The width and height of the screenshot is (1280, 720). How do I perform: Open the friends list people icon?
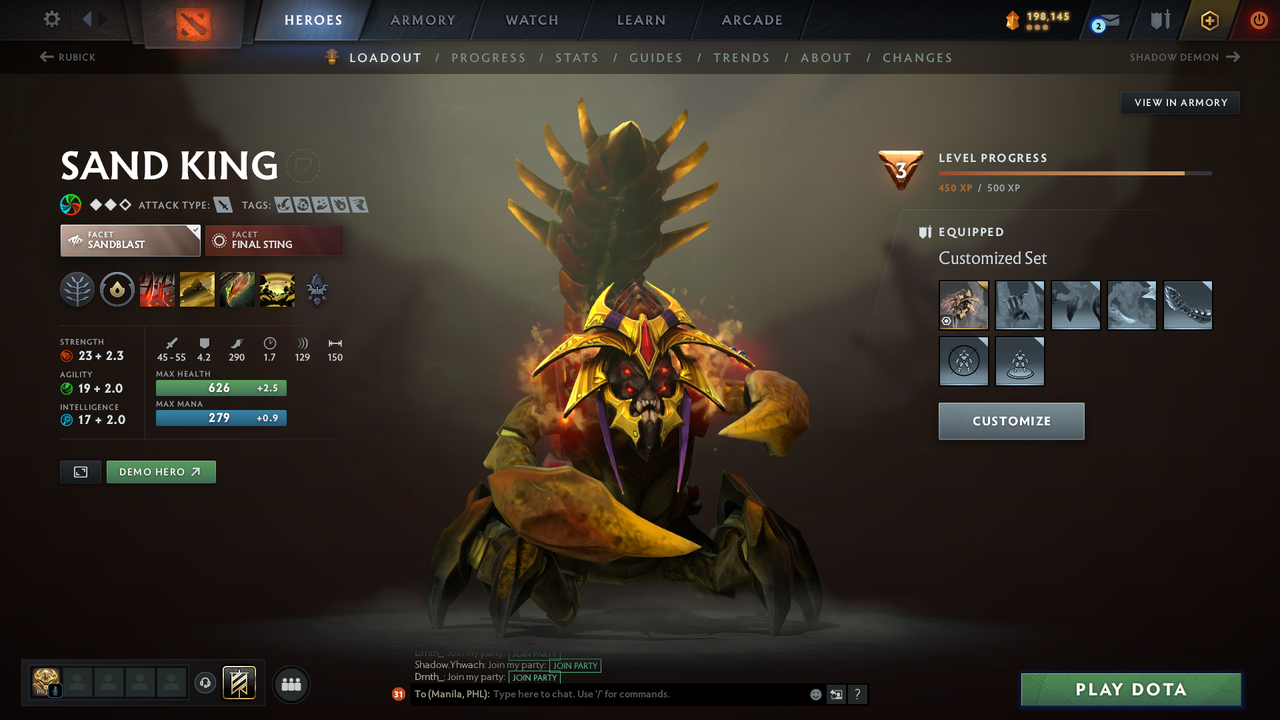pos(290,684)
